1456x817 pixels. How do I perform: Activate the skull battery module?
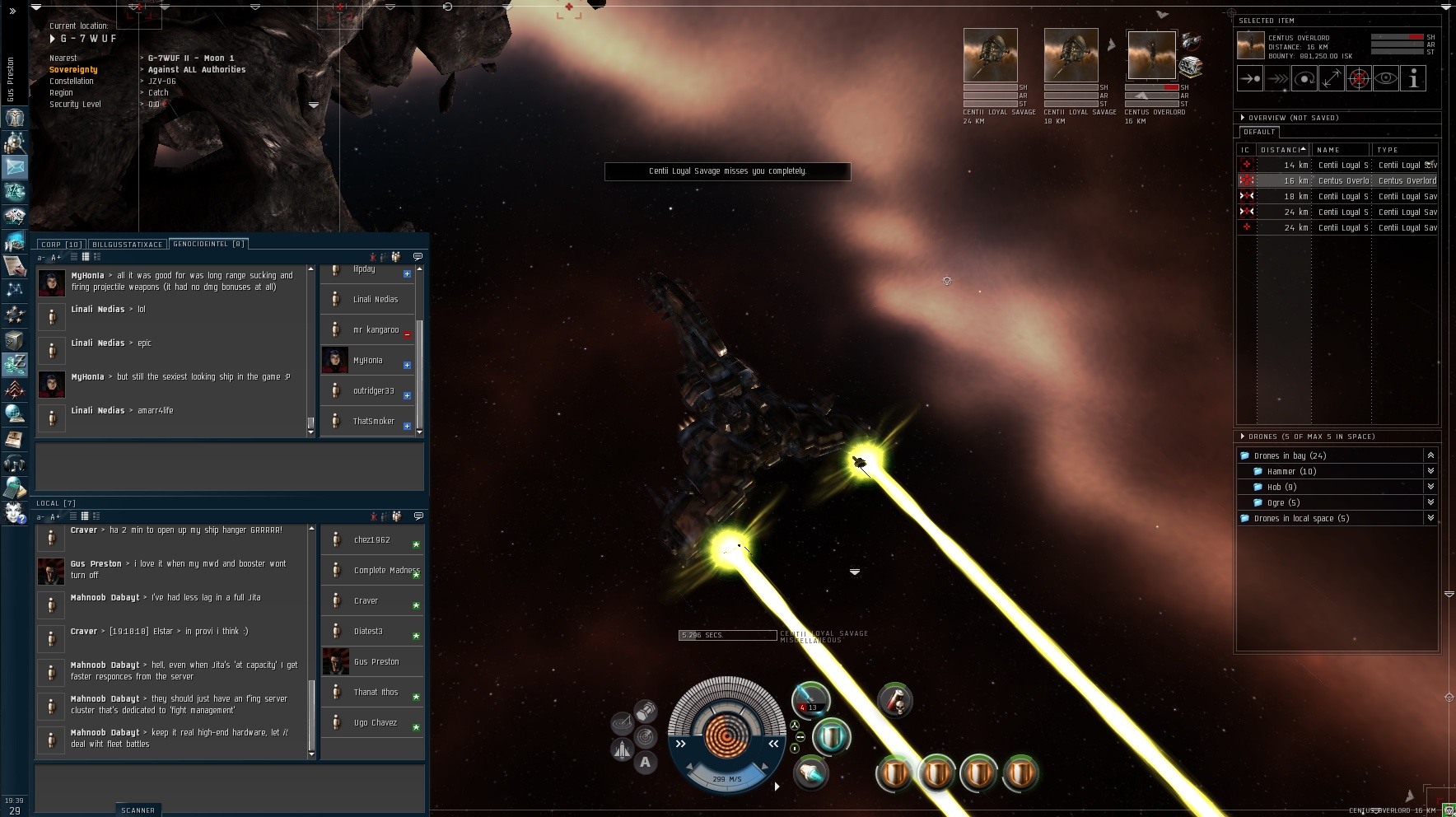[x=894, y=700]
